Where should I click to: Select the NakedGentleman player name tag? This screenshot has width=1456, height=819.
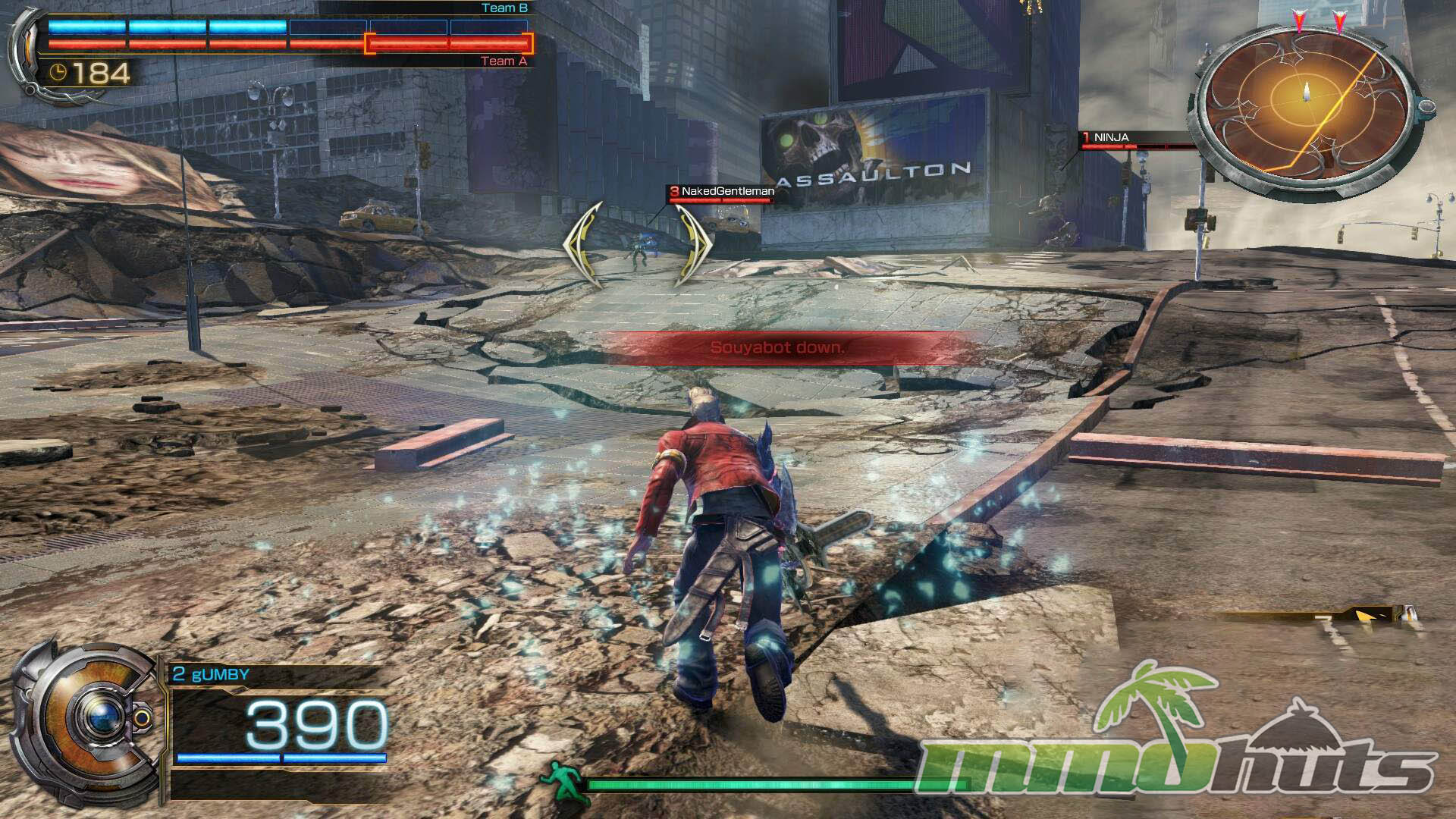pos(721,192)
